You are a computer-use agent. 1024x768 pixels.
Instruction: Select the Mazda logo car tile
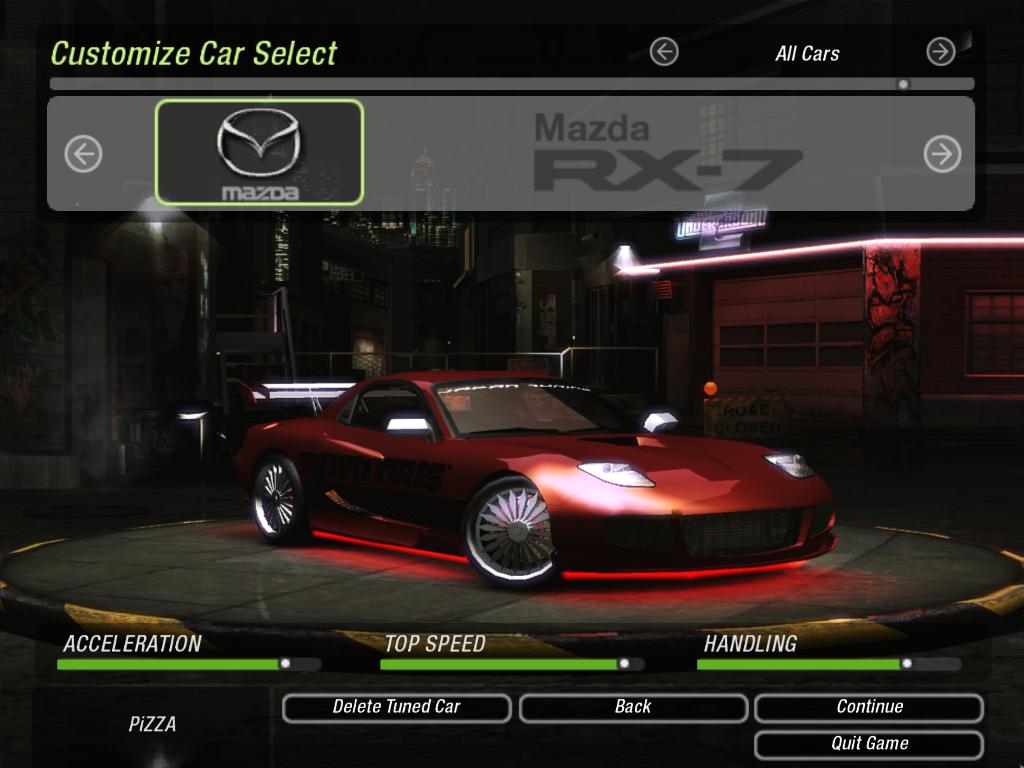(259, 152)
